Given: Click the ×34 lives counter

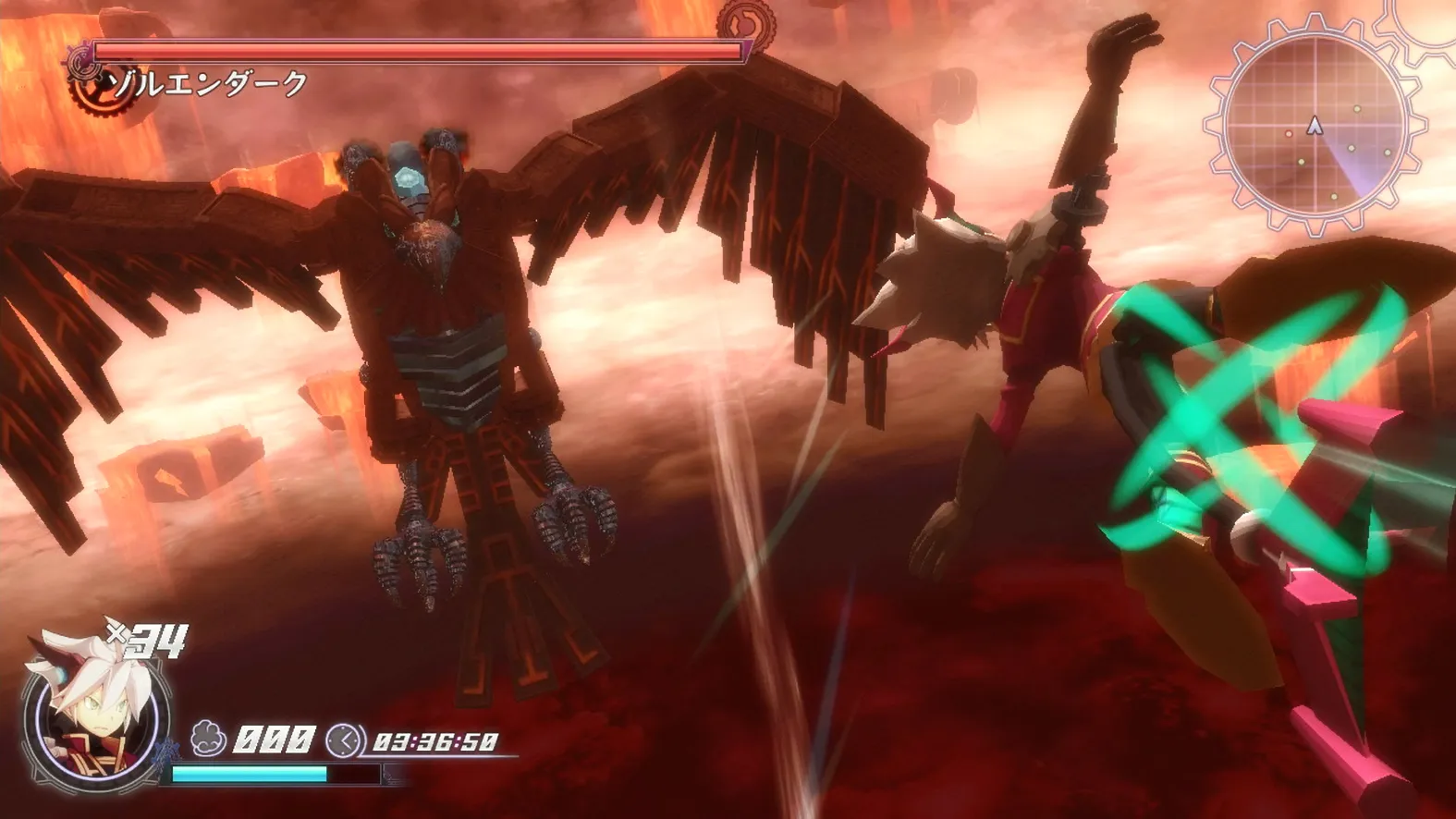Looking at the screenshot, I should [146, 640].
